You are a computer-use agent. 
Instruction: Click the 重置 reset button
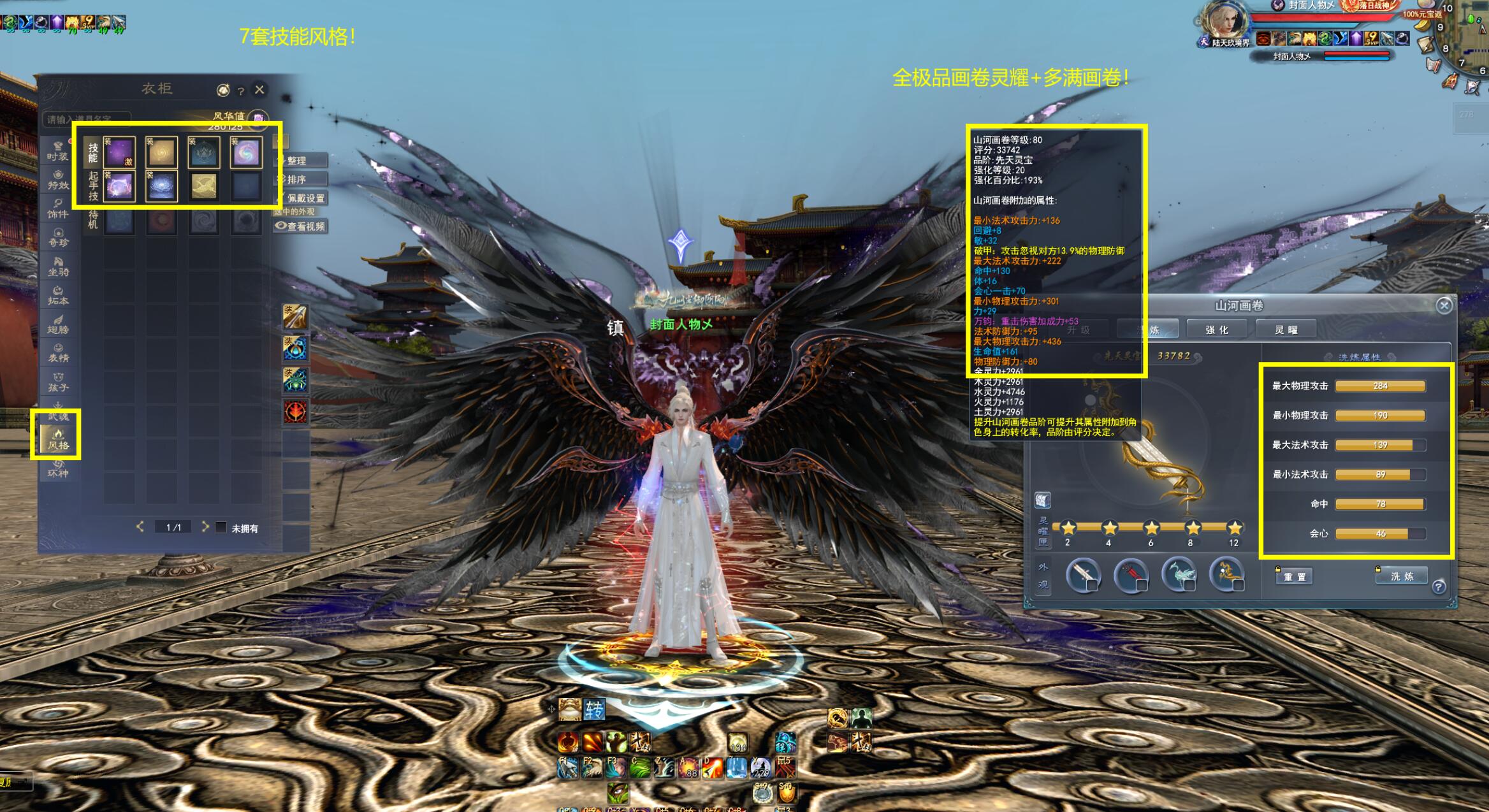pos(1294,577)
